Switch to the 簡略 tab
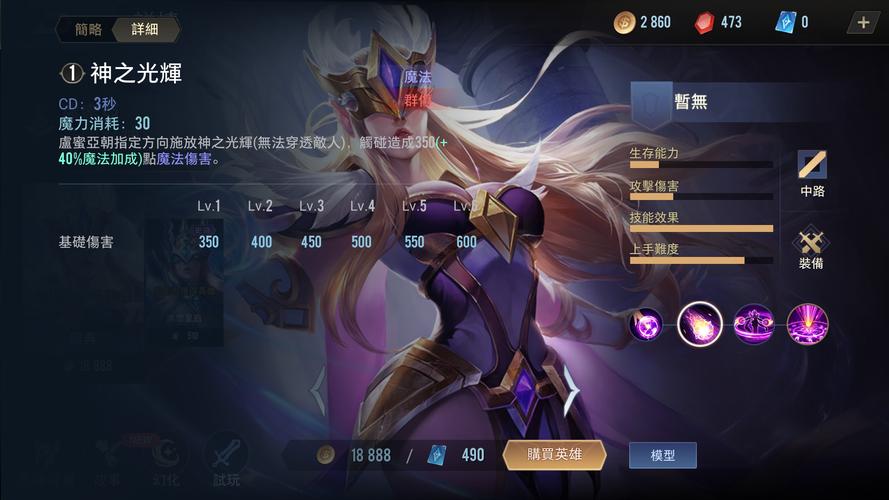The image size is (889, 500). (88, 29)
